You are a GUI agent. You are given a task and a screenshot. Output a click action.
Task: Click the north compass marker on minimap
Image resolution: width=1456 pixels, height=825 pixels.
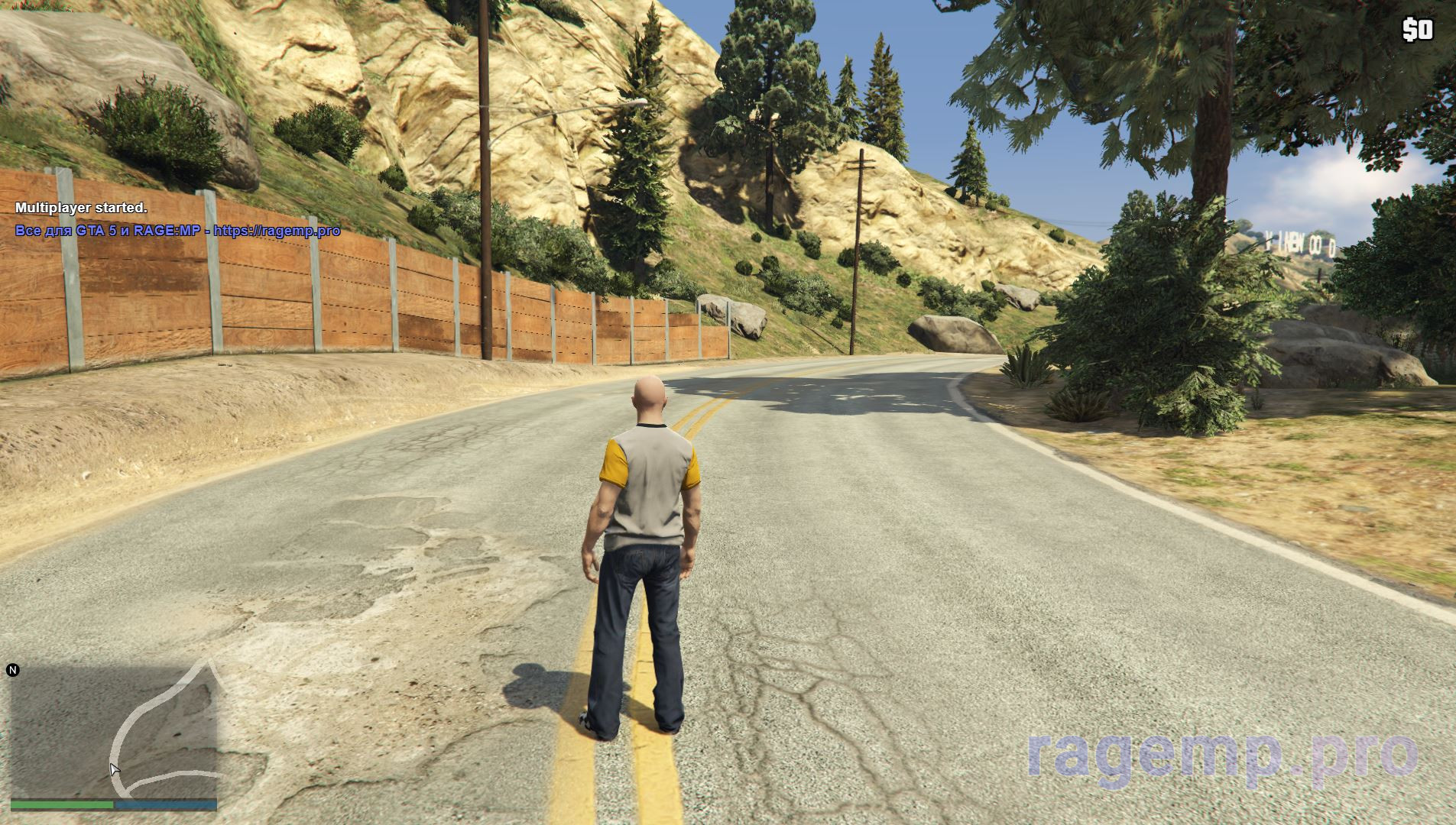coord(12,671)
